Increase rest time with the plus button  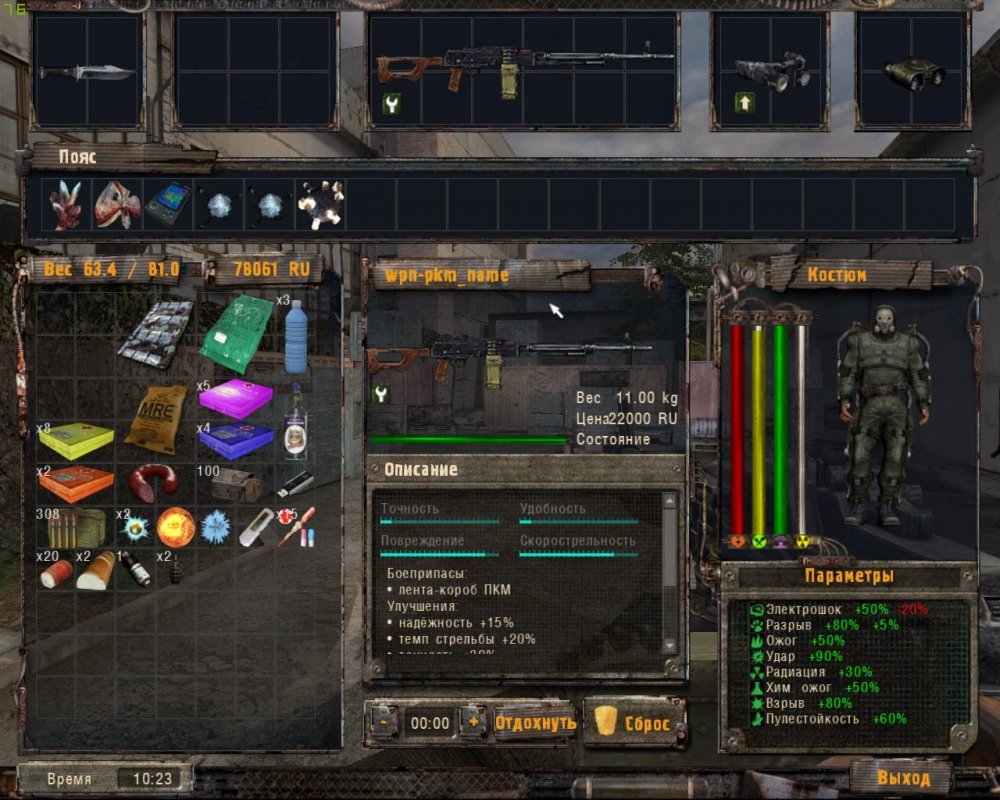473,722
